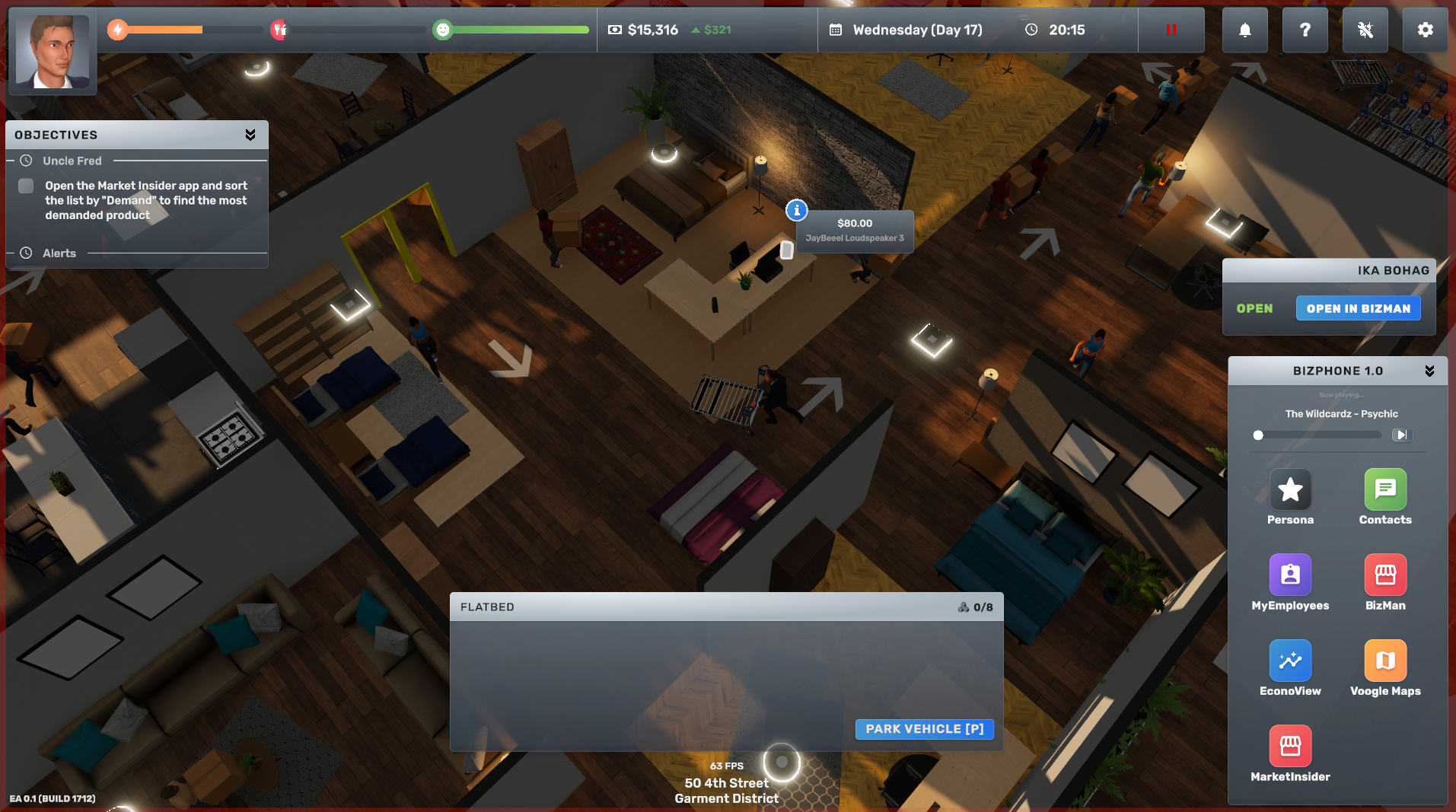Click the Park Vehicle button
Image resolution: width=1456 pixels, height=812 pixels.
pyautogui.click(x=924, y=729)
